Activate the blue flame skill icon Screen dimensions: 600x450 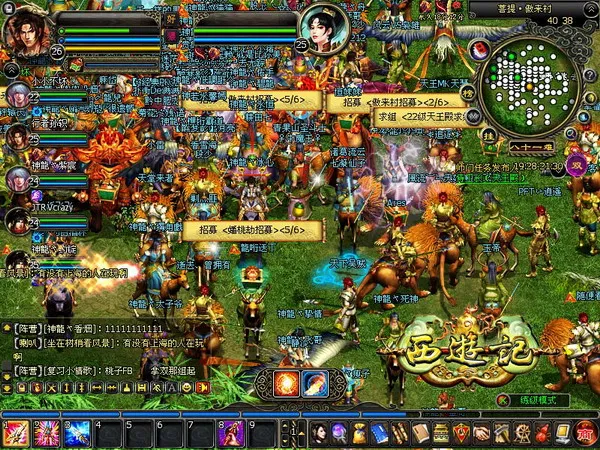tap(315, 383)
